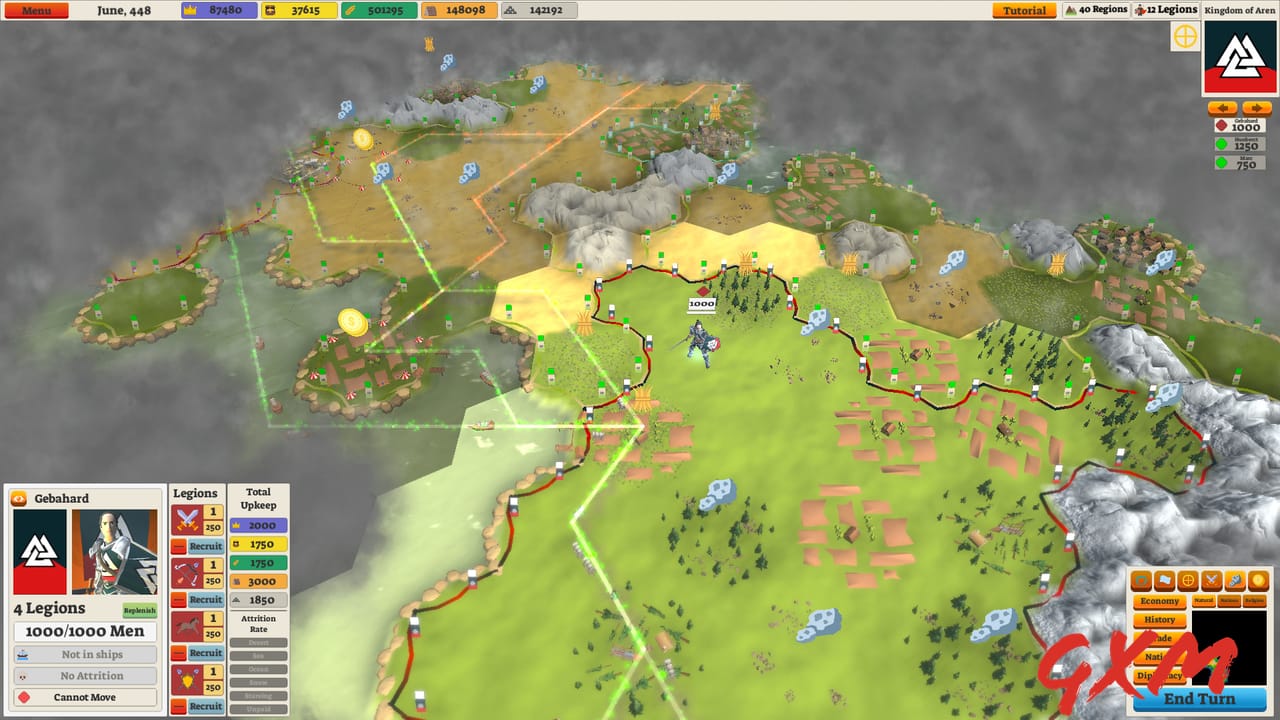Open the Tutorial
The width and height of the screenshot is (1280, 720).
tap(1023, 9)
